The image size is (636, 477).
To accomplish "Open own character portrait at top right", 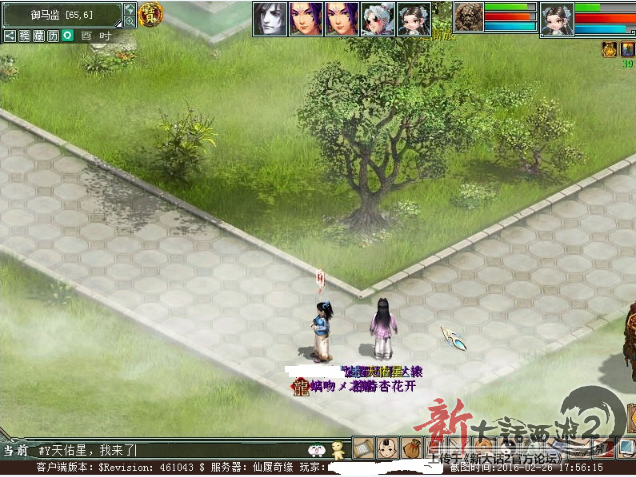I will (556, 18).
